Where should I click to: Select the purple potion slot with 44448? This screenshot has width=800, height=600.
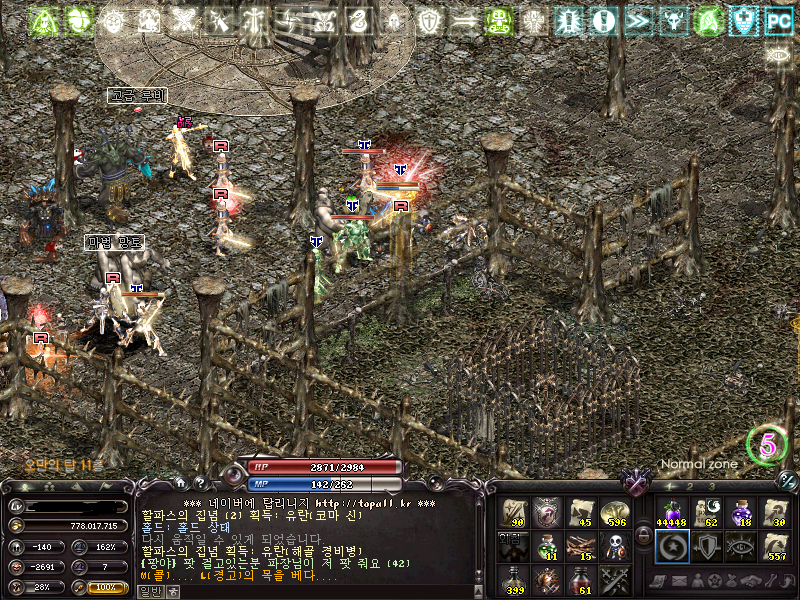(x=671, y=513)
